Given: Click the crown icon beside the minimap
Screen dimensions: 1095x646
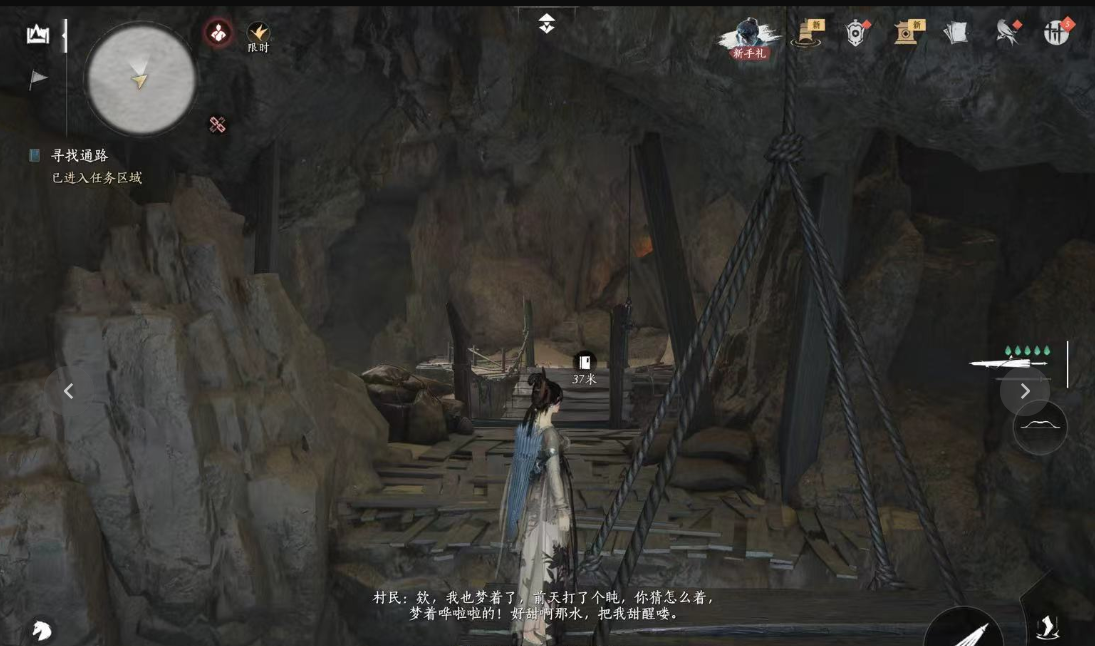Looking at the screenshot, I should click(38, 35).
